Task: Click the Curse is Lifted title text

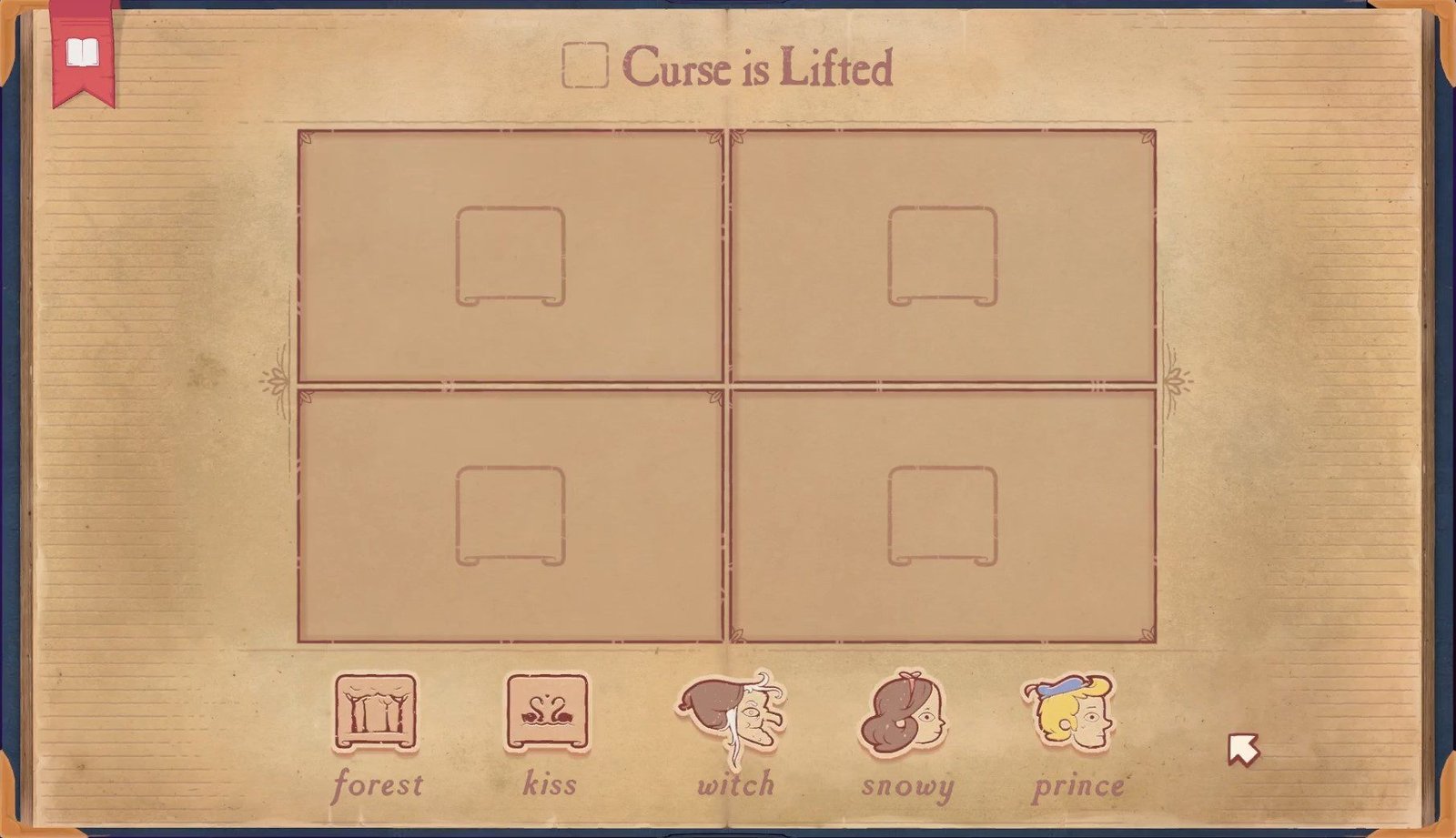Action: [x=755, y=66]
